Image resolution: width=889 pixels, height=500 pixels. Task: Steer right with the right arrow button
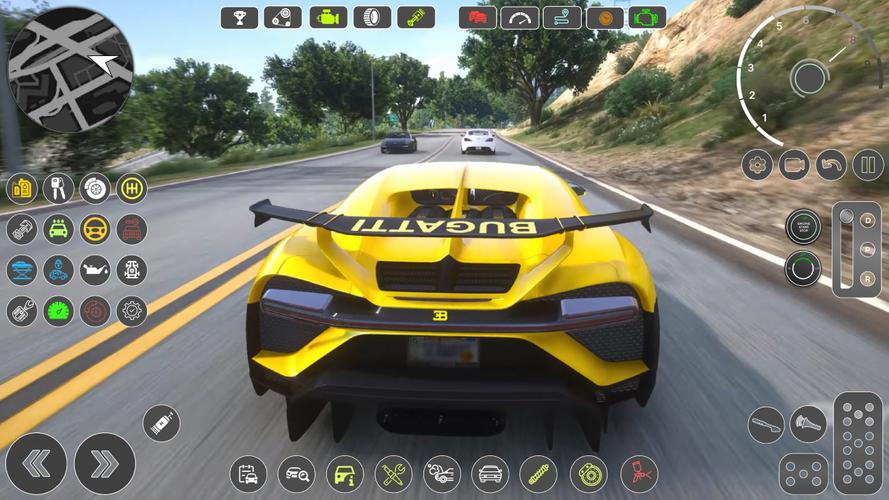tap(104, 463)
